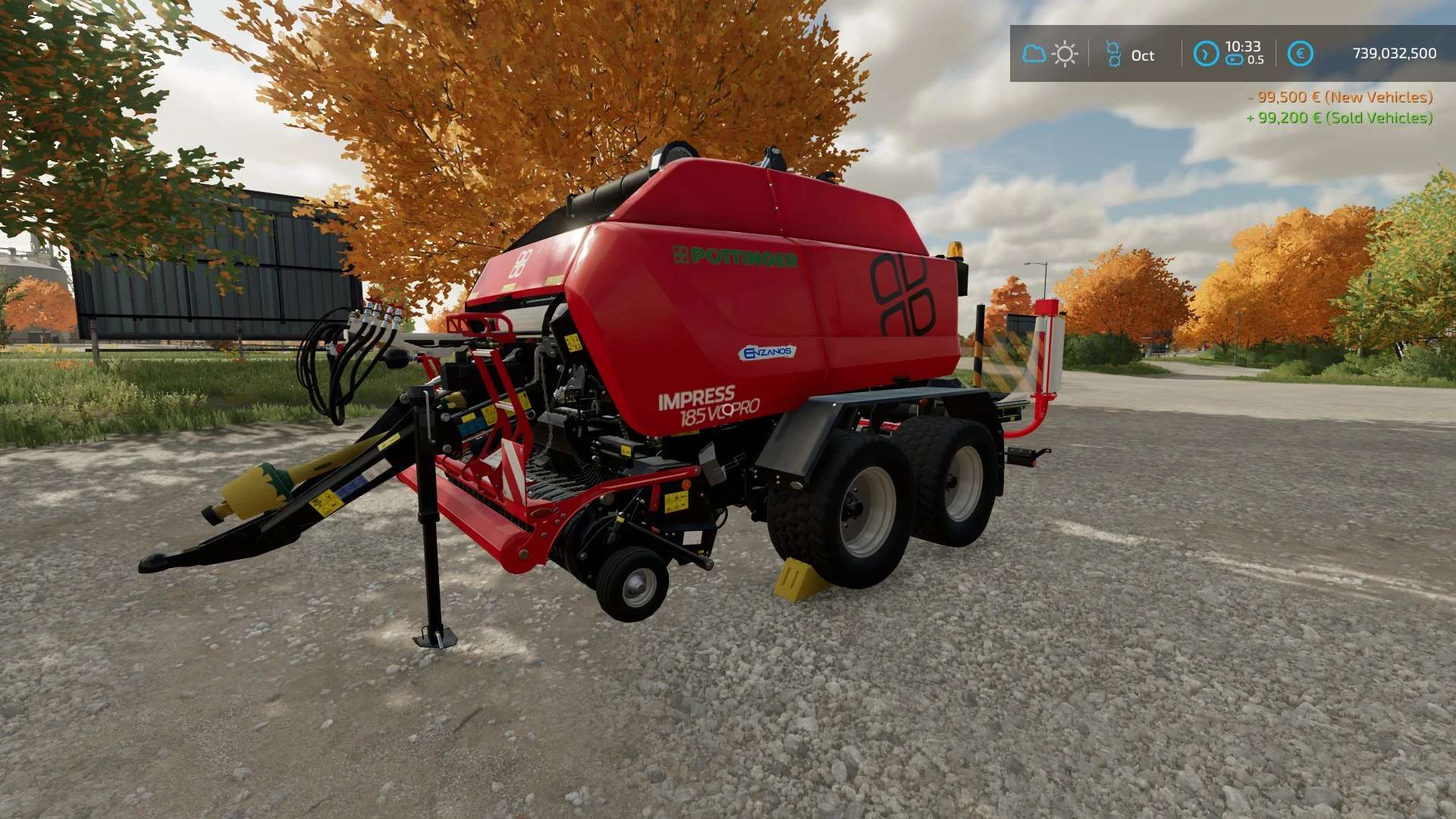The height and width of the screenshot is (819, 1456).
Task: Open the euro money balance icon
Action: click(x=1300, y=54)
